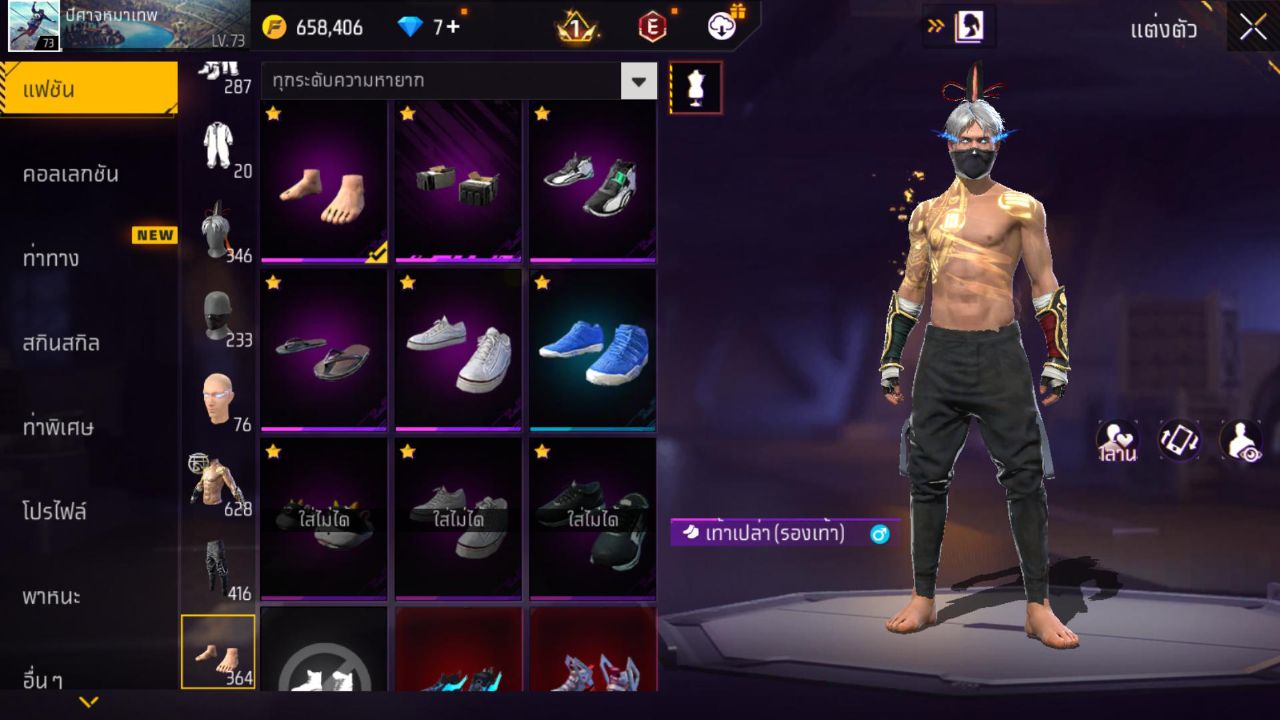Click the dropdown arrow on the rarity selector

639,81
